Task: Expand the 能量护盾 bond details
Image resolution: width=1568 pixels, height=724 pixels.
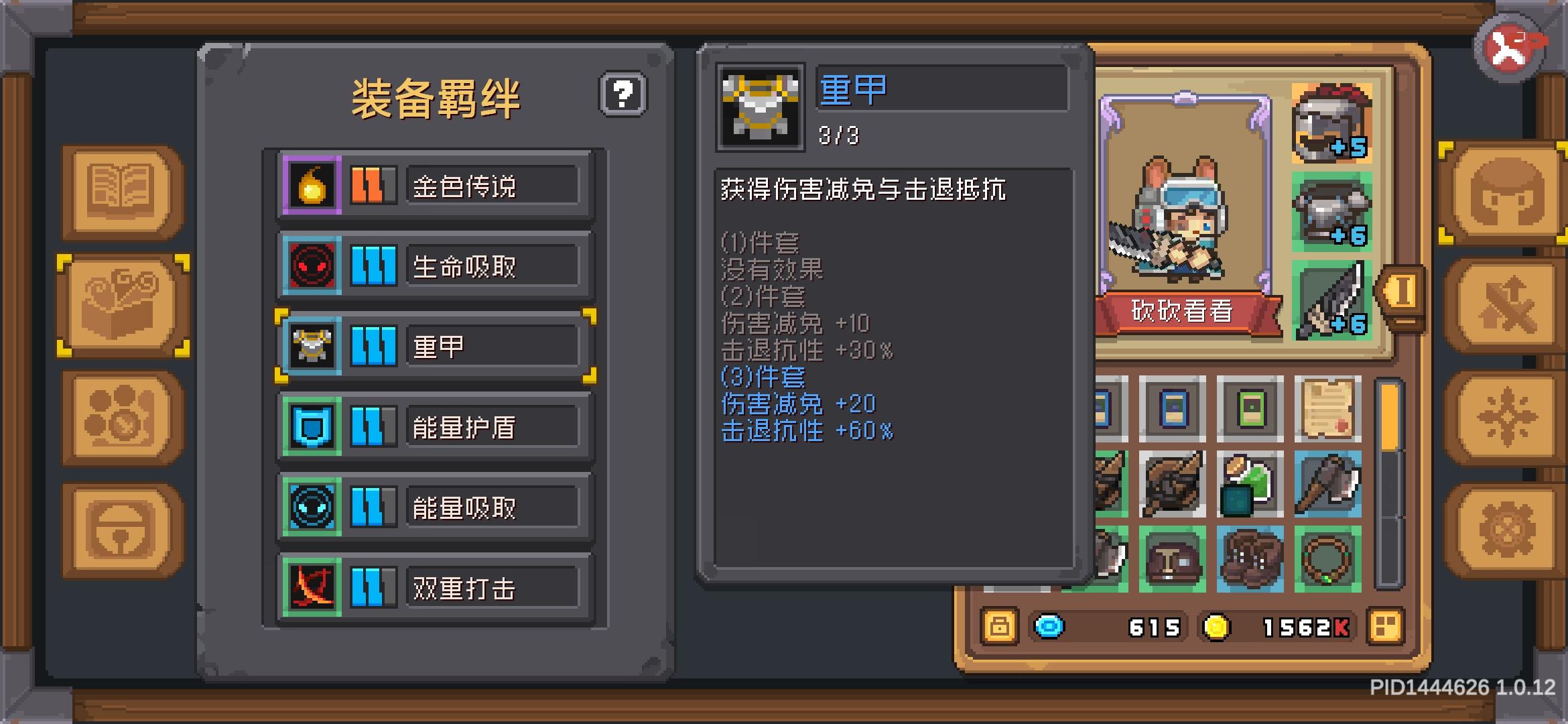Action: tap(434, 426)
